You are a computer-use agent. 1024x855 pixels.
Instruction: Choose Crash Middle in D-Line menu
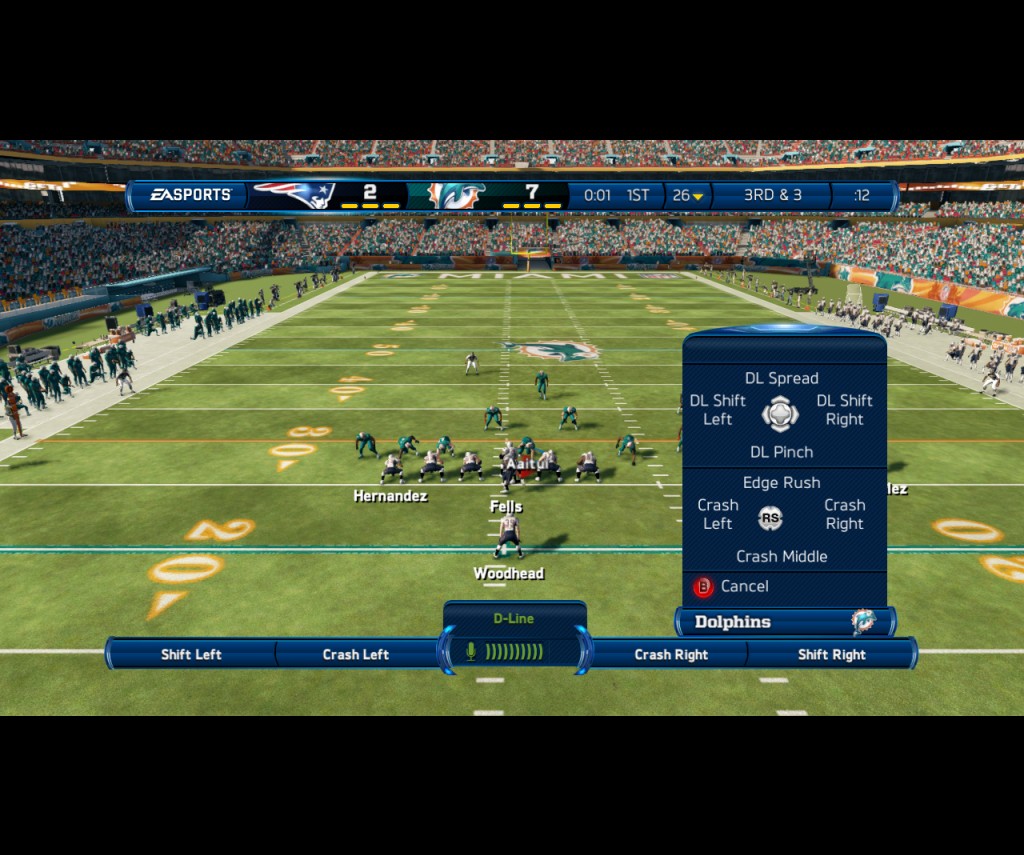[781, 556]
